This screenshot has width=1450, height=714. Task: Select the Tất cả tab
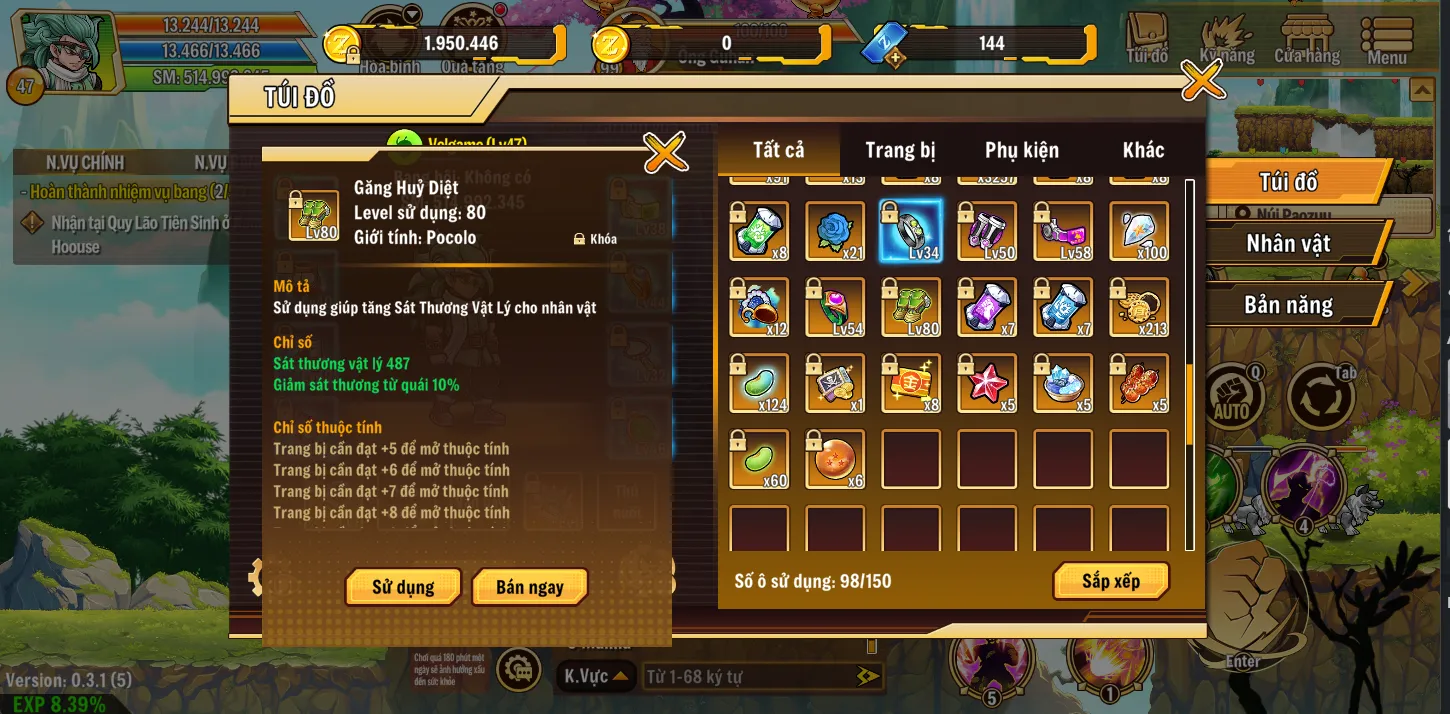click(x=778, y=150)
